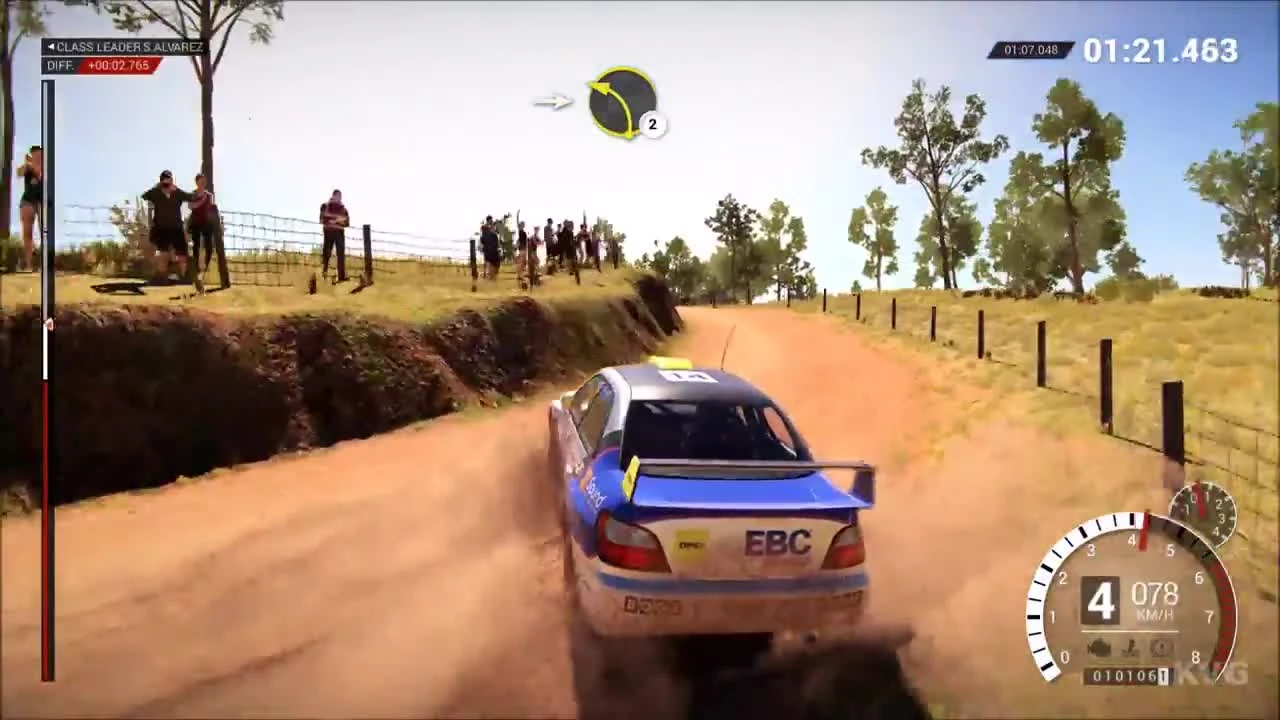
Task: Select the temperature indicator light on the dashboard
Action: coord(1129,645)
